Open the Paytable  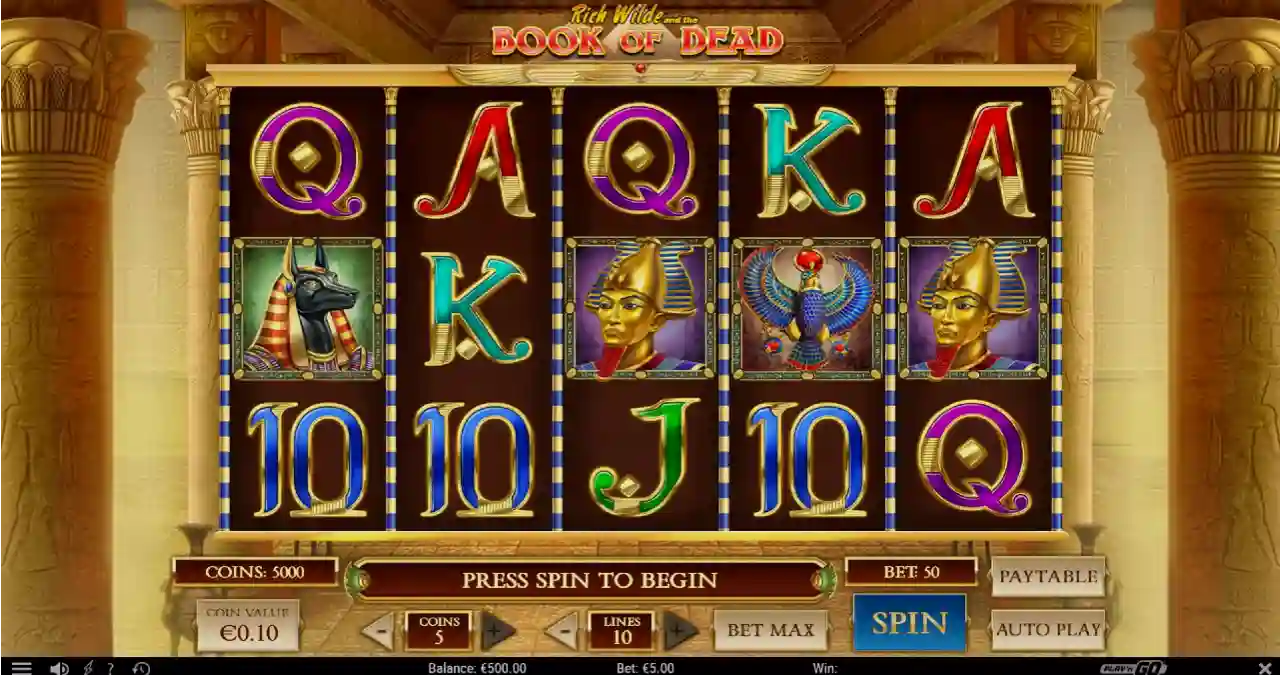1048,577
